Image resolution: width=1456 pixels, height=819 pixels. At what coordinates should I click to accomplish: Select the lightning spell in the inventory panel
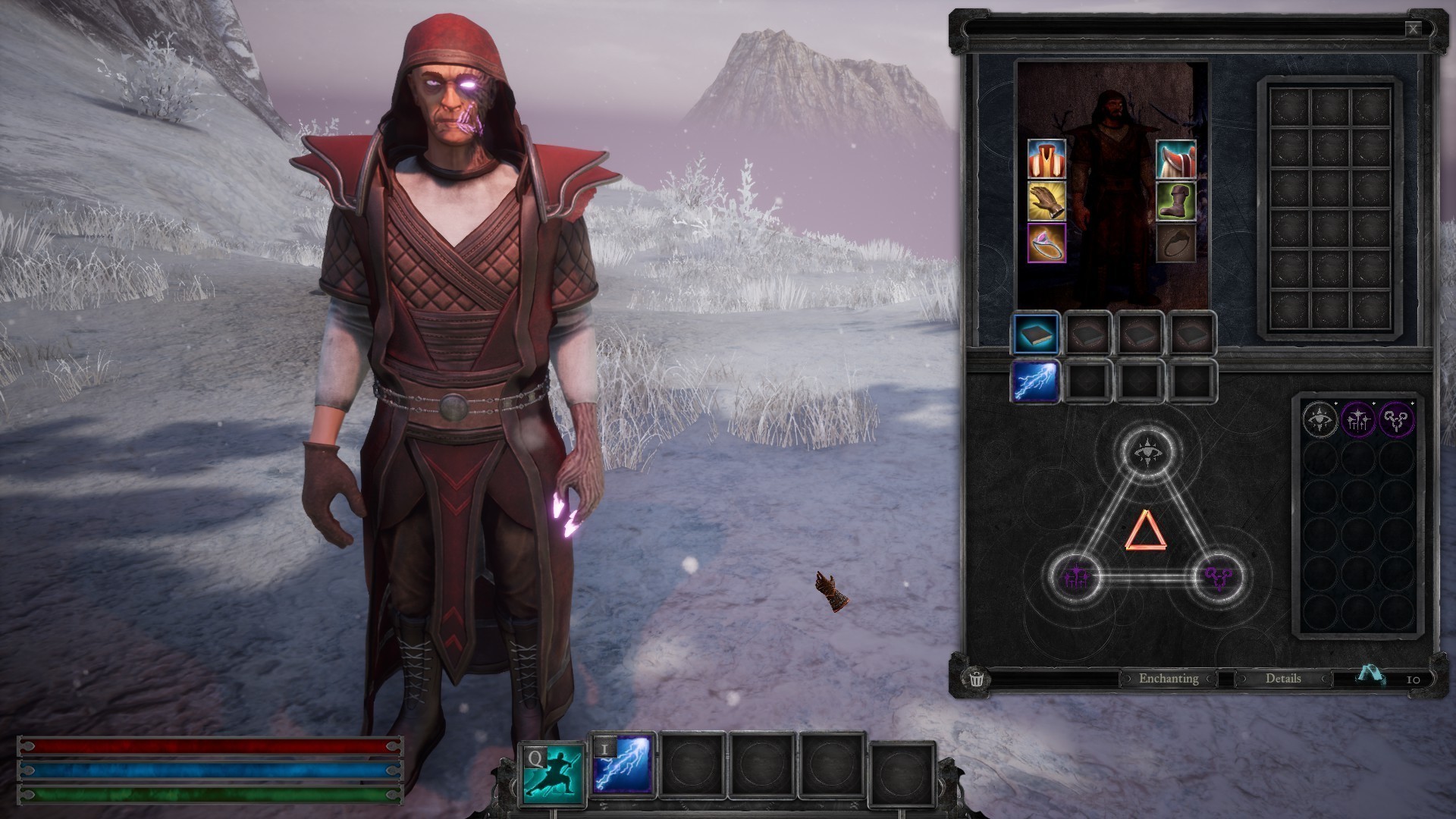(x=1036, y=381)
